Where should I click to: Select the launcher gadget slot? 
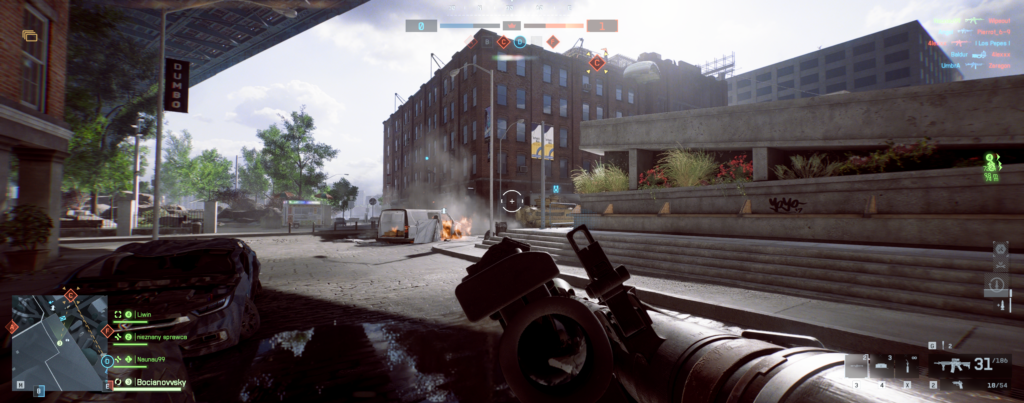click(x=857, y=367)
